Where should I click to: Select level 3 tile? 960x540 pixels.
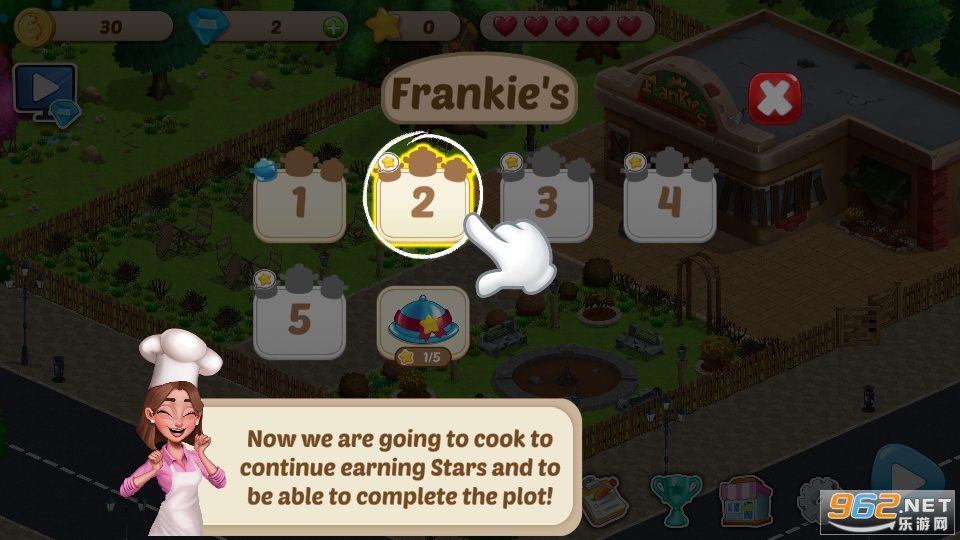coord(545,202)
